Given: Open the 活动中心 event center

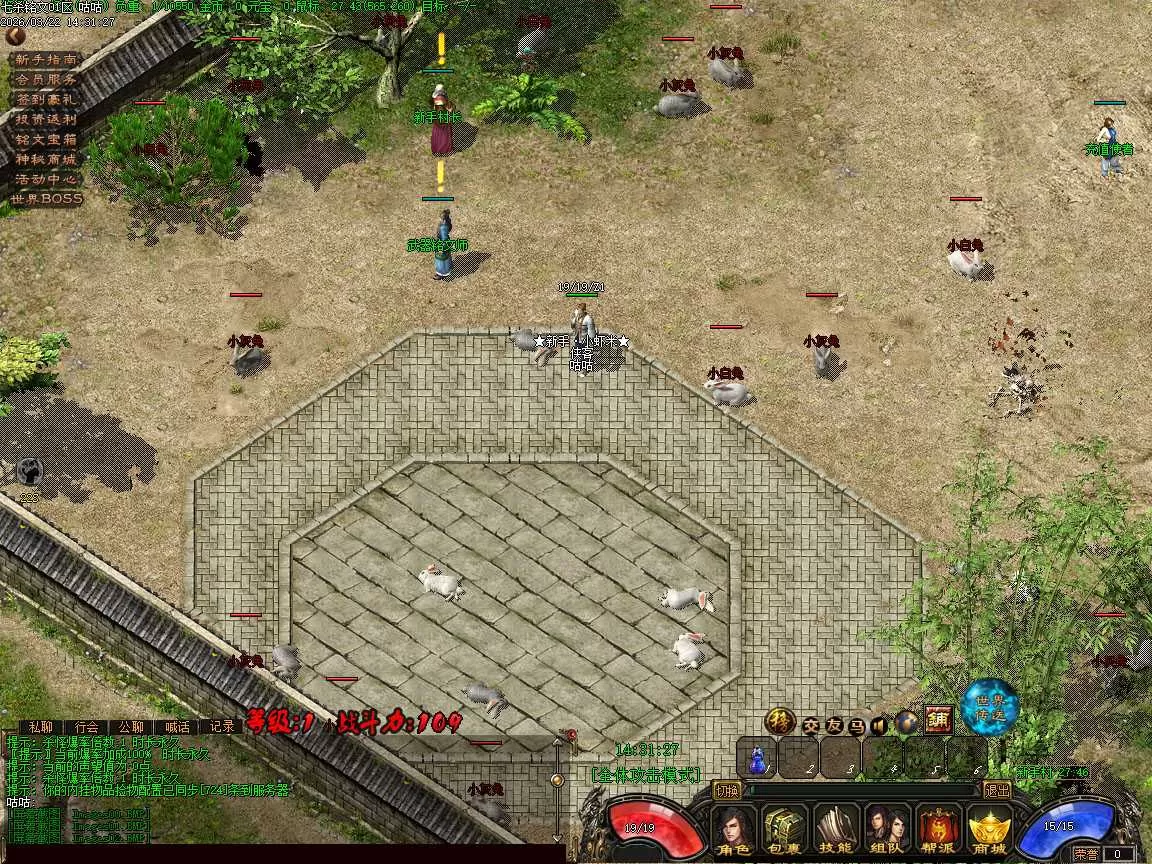Looking at the screenshot, I should pyautogui.click(x=46, y=179).
